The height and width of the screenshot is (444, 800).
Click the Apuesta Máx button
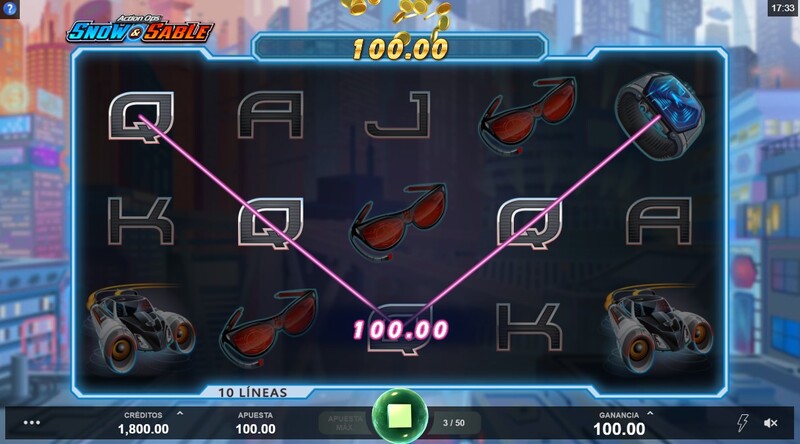tap(342, 422)
